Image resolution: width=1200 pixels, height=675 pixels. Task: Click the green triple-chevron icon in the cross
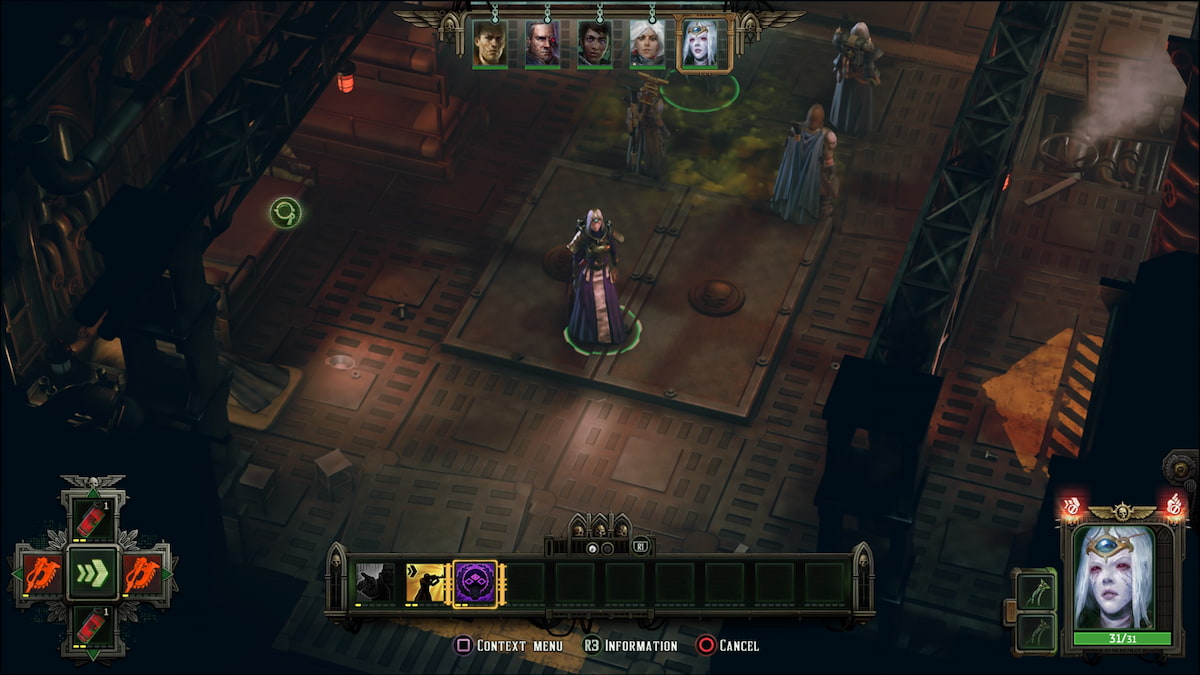(x=93, y=574)
